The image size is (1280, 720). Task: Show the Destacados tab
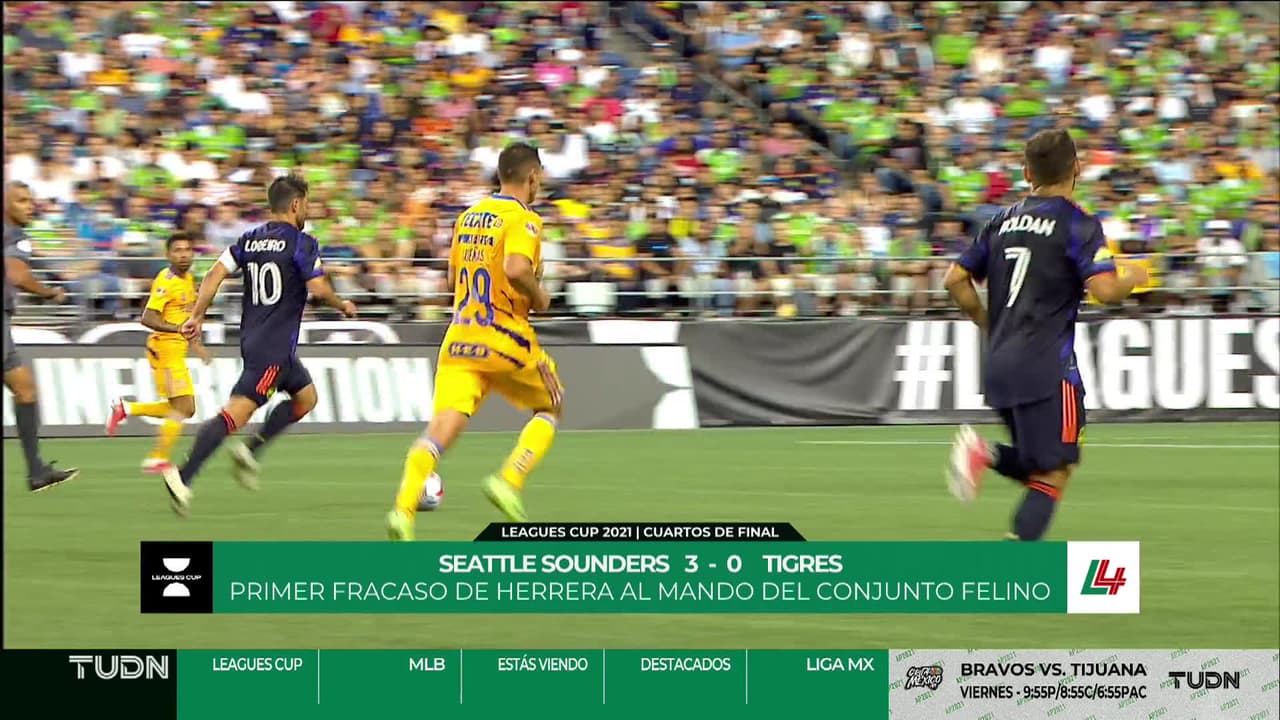[x=685, y=665]
